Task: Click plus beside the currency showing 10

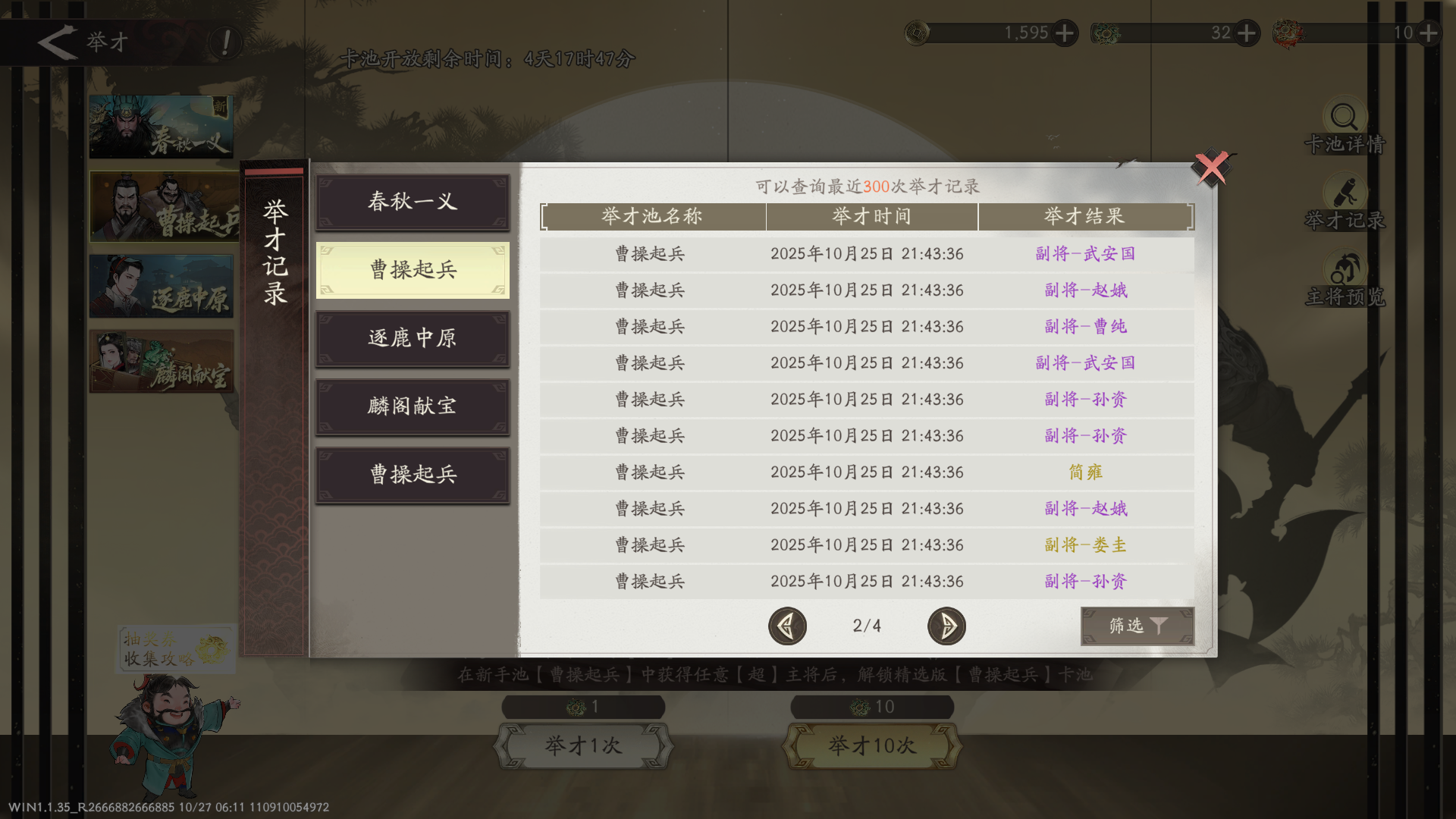Action: coord(1429,33)
